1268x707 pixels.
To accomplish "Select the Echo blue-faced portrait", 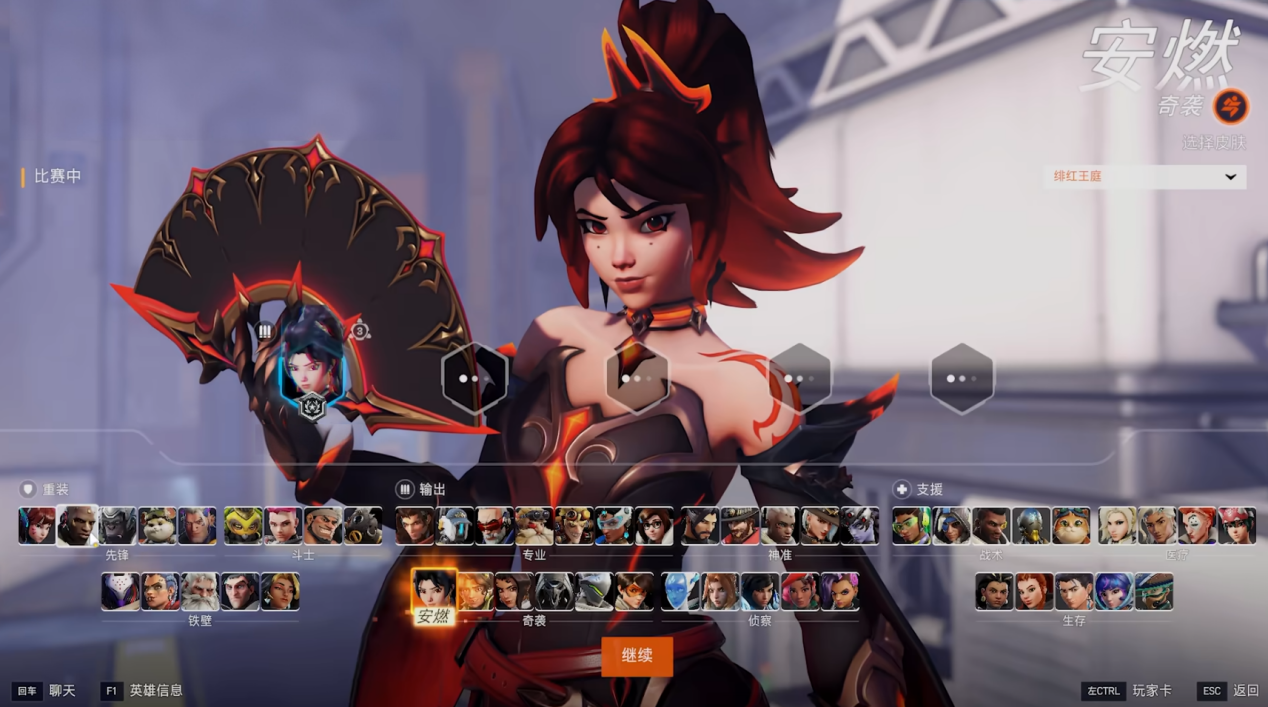I will pos(681,592).
